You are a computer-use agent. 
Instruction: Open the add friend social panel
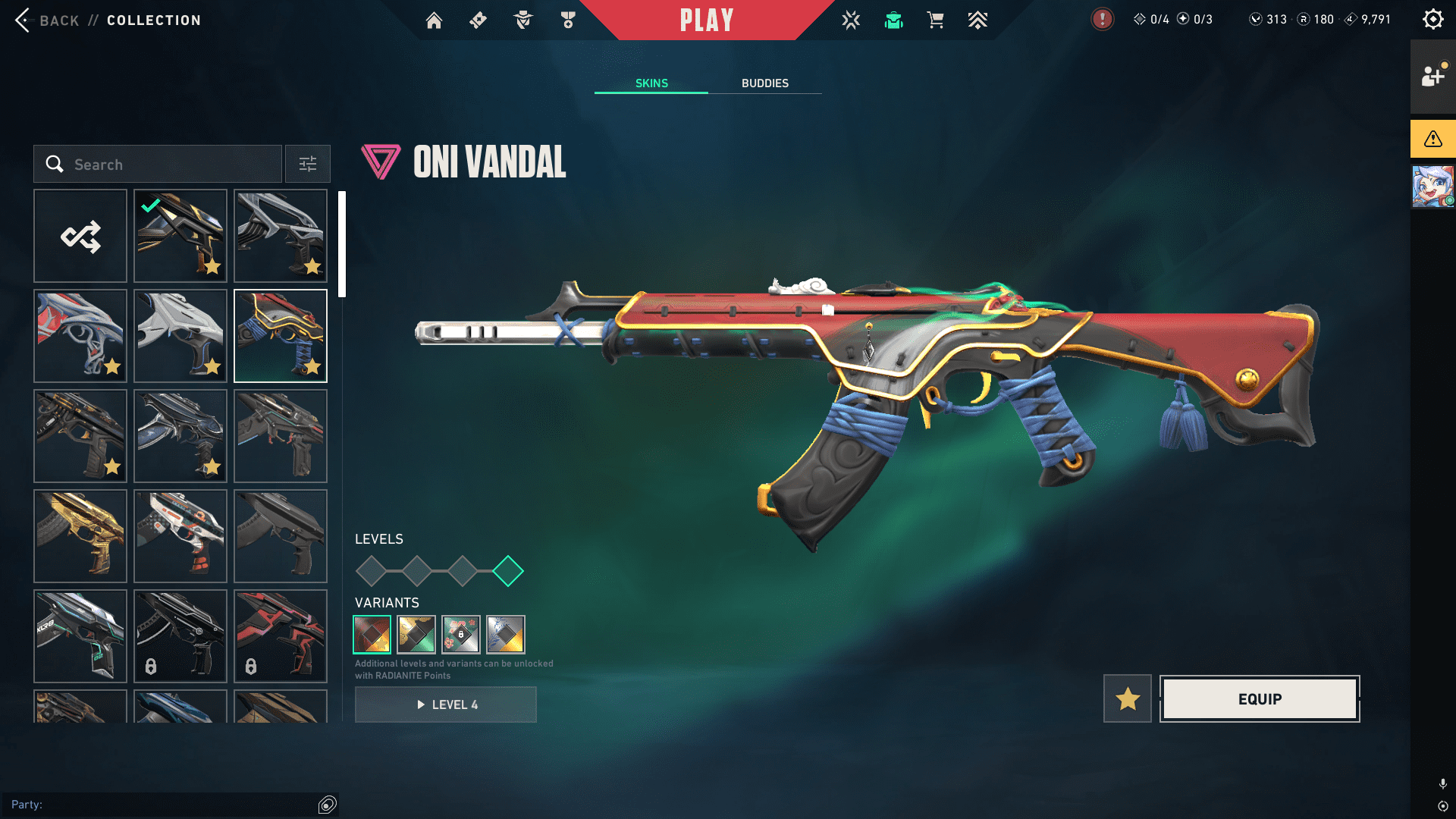(1432, 77)
